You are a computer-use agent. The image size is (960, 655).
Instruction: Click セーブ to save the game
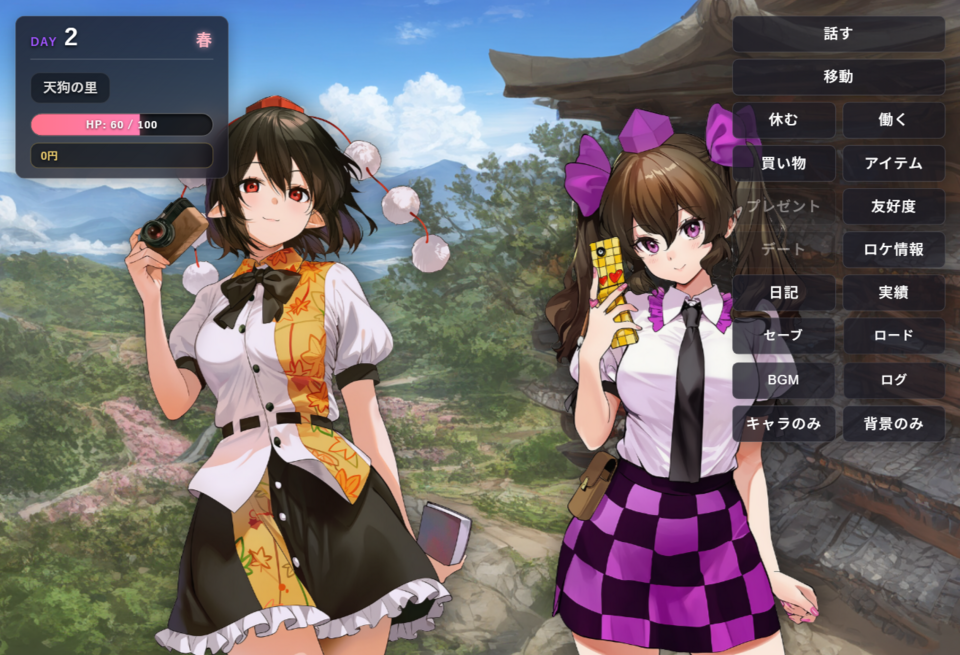point(783,336)
